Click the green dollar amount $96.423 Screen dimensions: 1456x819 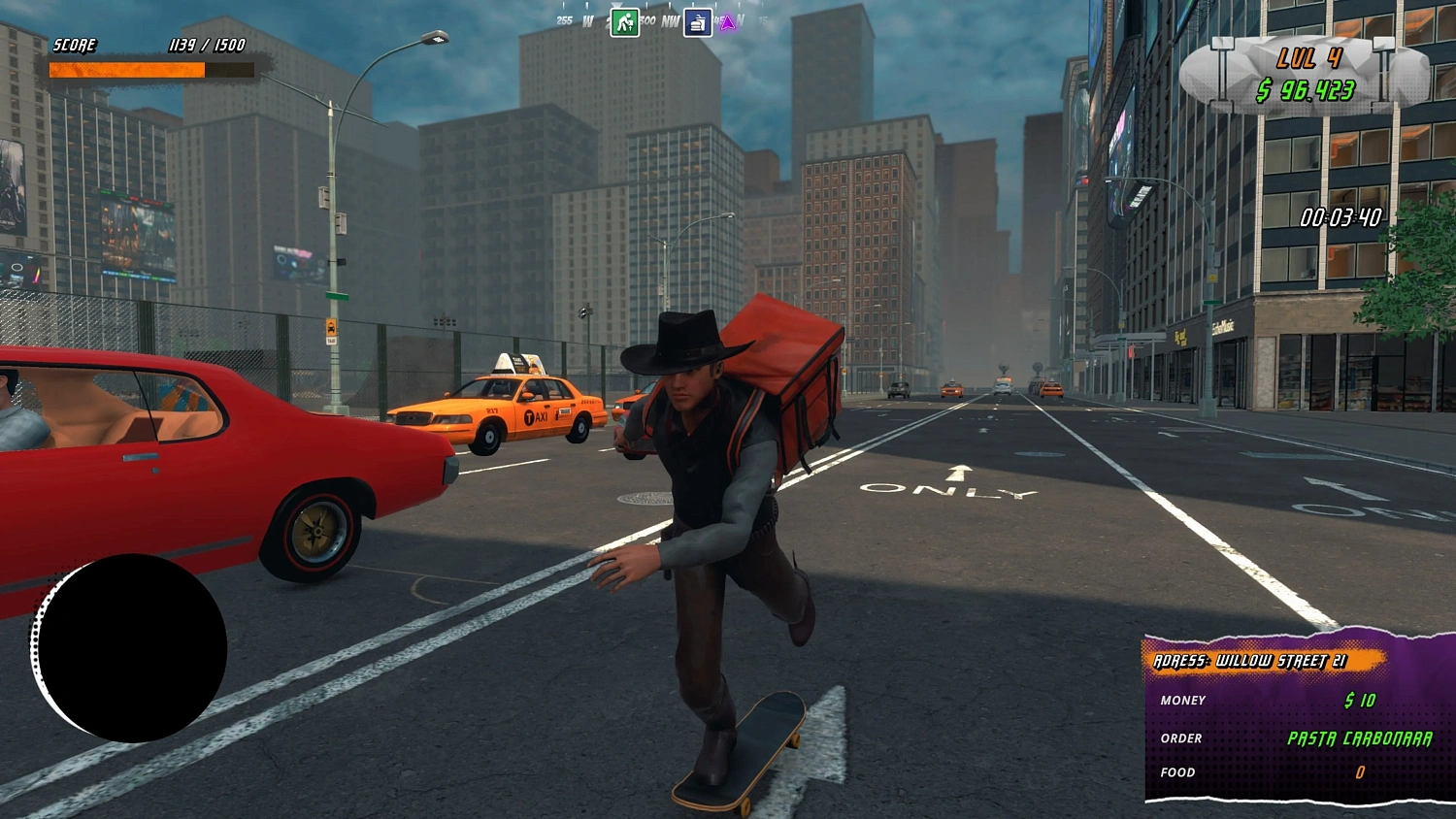pos(1307,89)
